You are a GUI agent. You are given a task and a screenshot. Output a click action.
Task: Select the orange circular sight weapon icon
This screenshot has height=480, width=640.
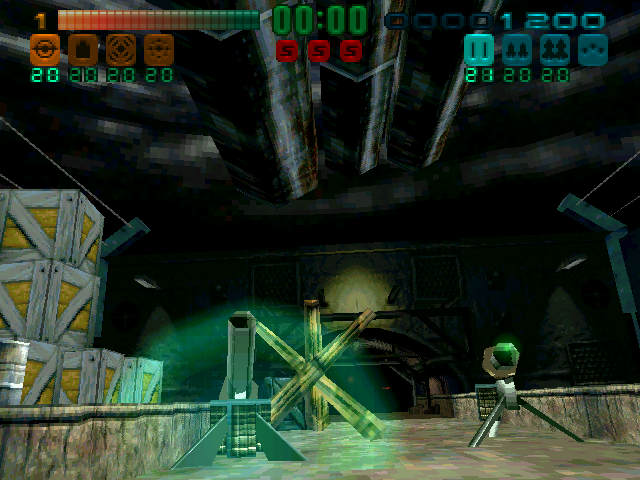coord(43,48)
